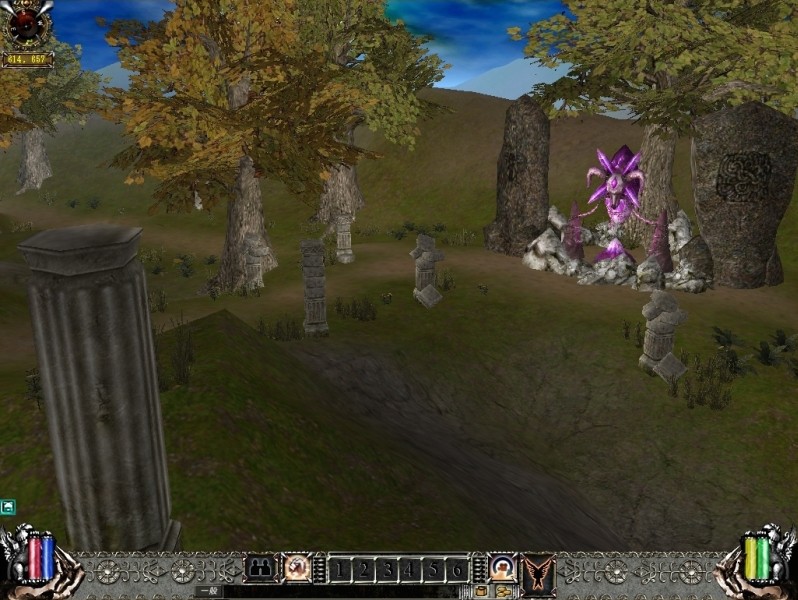Open the small bag icon below the hotbar
Screen dimensions: 798x600
coord(482,592)
